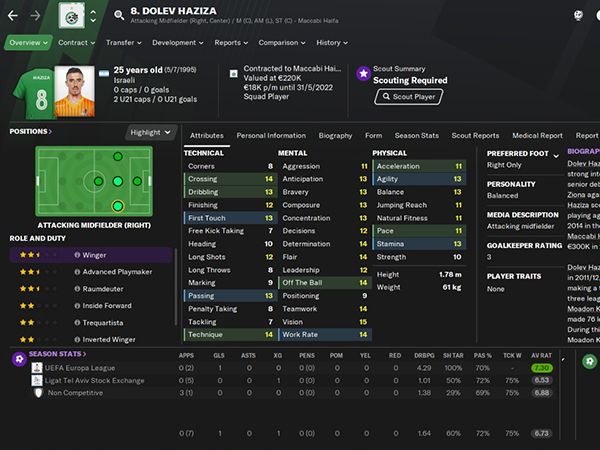Select the UEFA Europa League stats row

click(88, 368)
